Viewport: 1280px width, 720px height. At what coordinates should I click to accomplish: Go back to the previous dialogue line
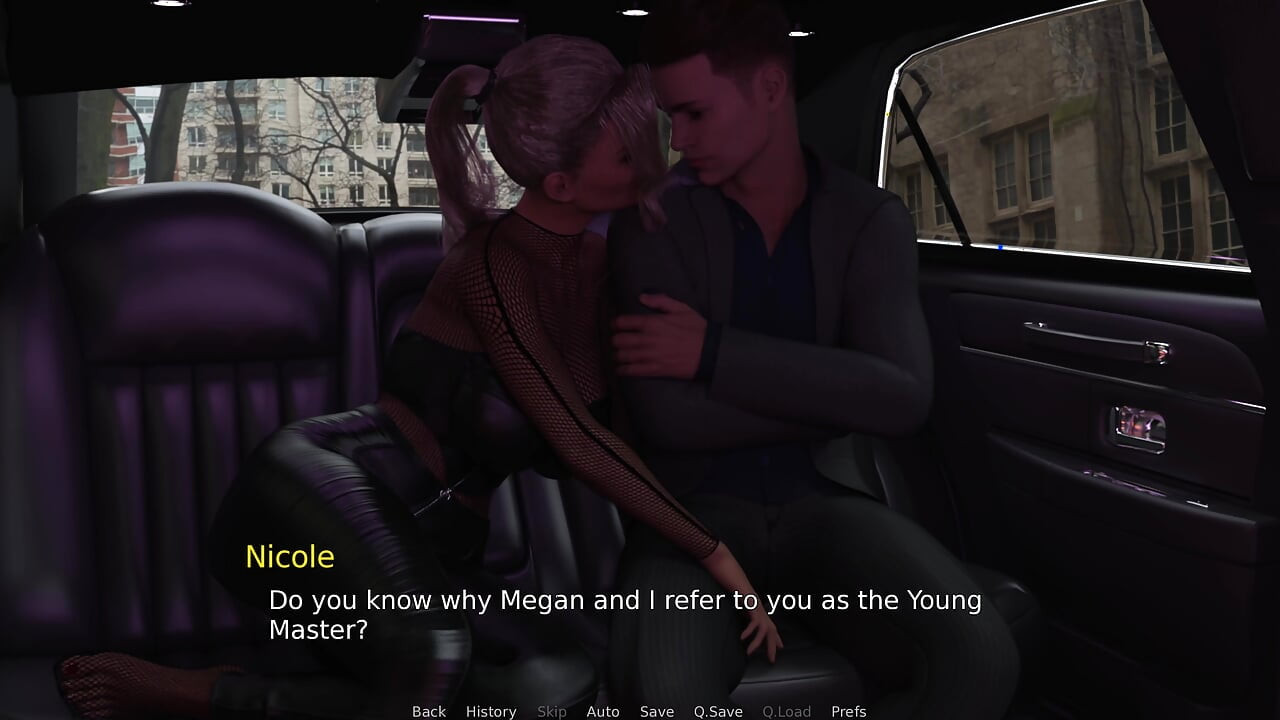click(429, 711)
